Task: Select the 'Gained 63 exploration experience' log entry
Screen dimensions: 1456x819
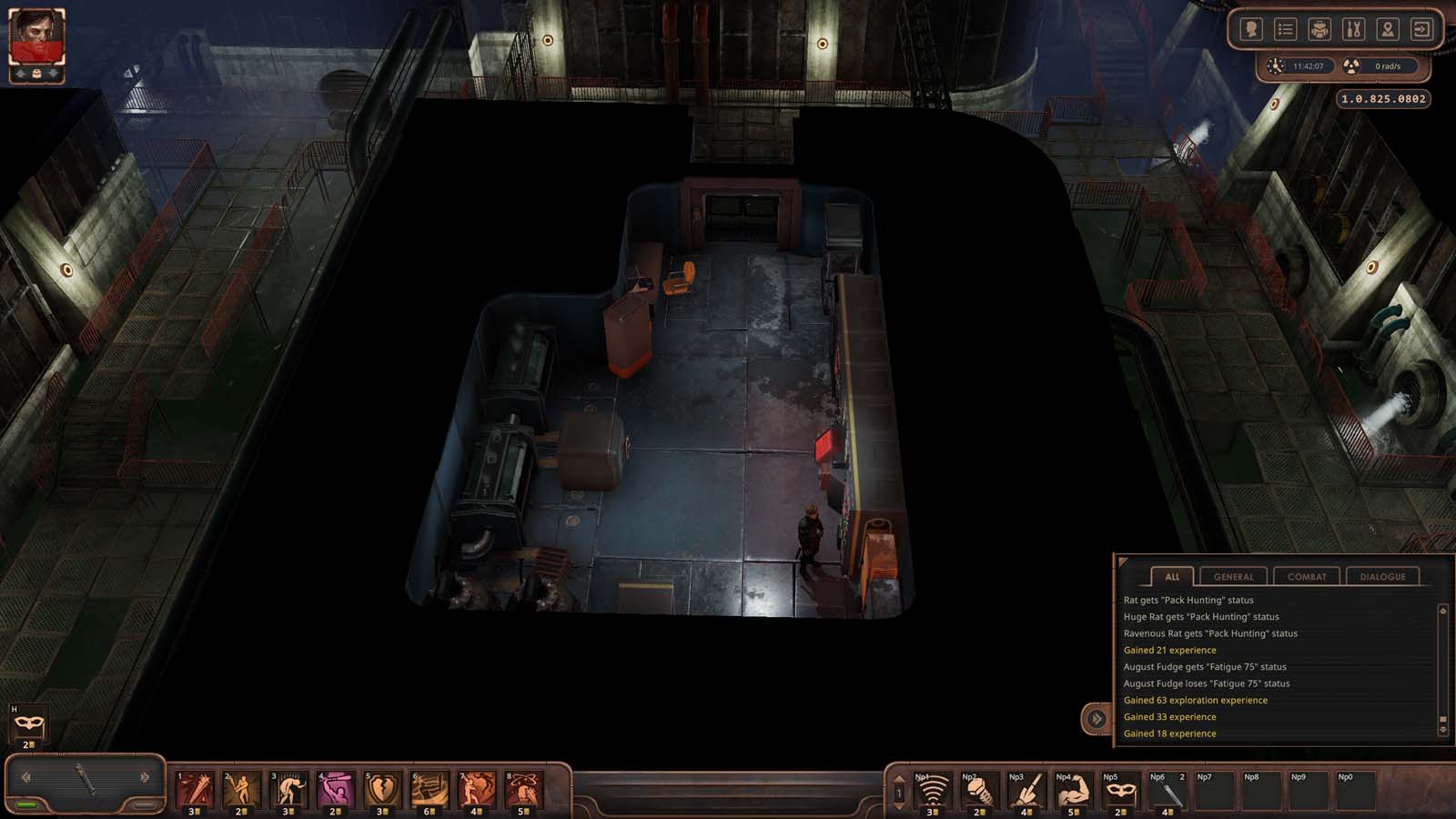Action: point(1195,700)
